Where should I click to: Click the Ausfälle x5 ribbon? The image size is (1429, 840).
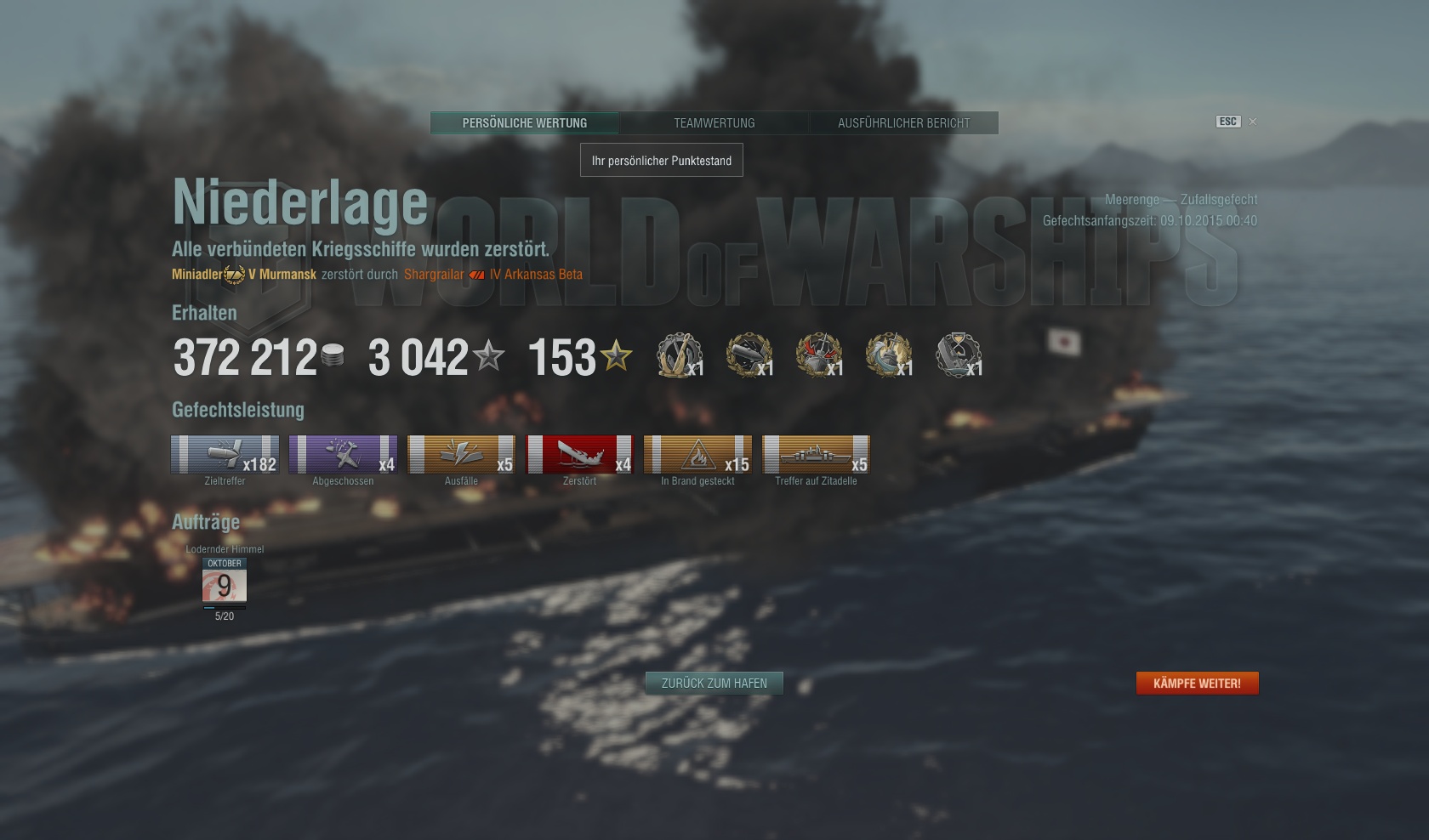(x=461, y=454)
